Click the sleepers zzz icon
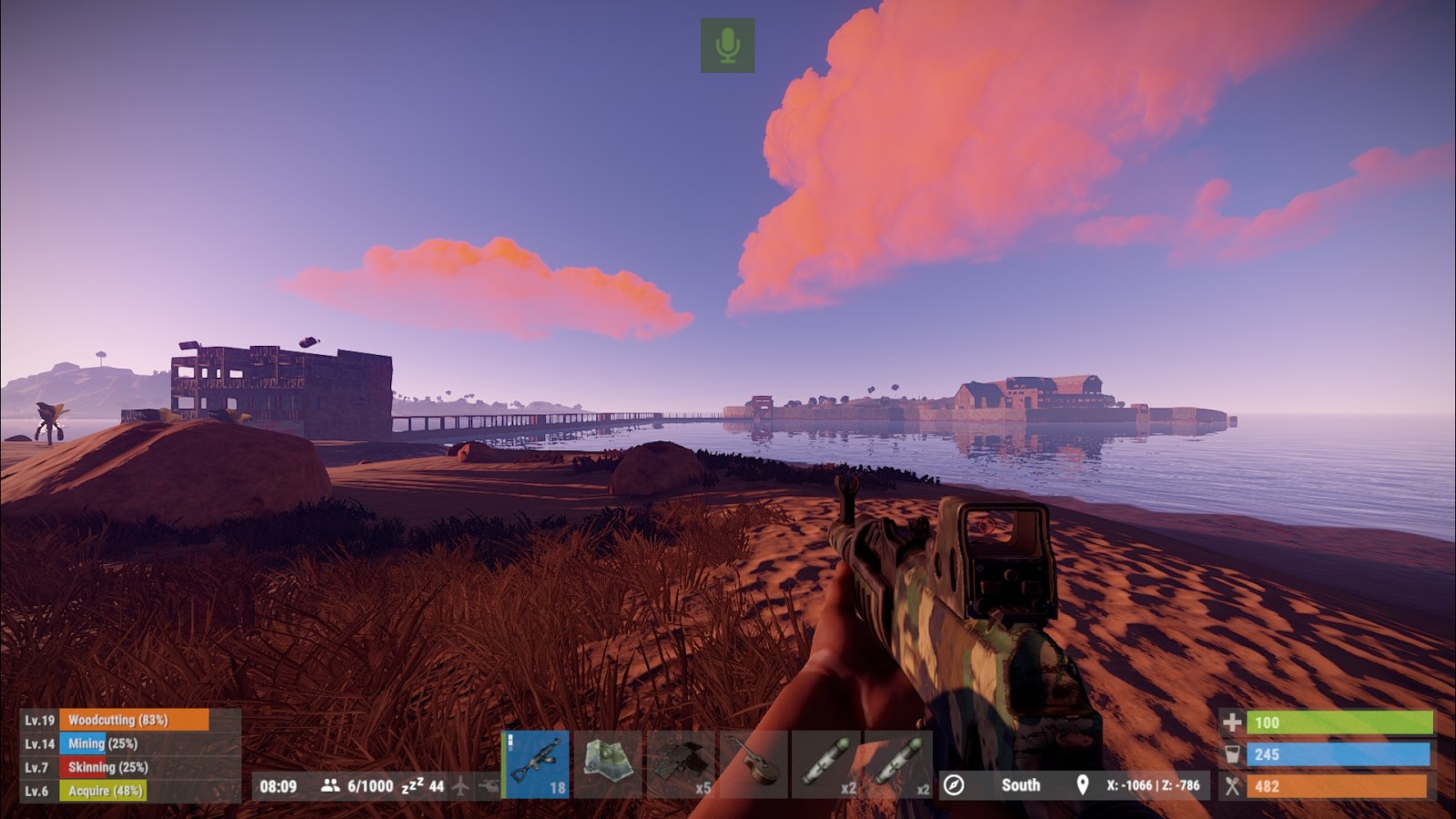 (410, 786)
